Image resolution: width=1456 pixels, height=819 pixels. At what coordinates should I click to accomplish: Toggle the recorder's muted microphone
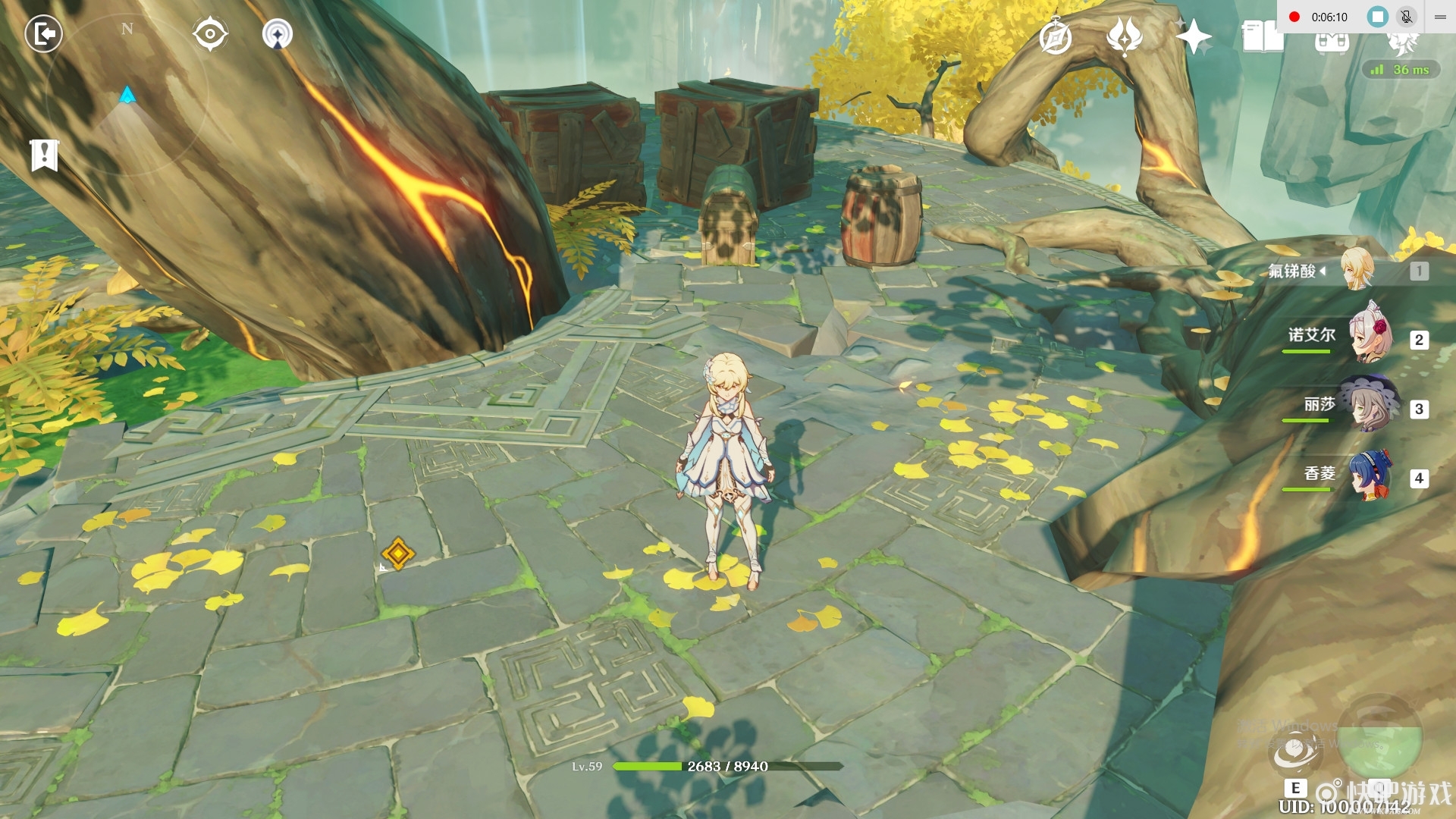[x=1406, y=17]
